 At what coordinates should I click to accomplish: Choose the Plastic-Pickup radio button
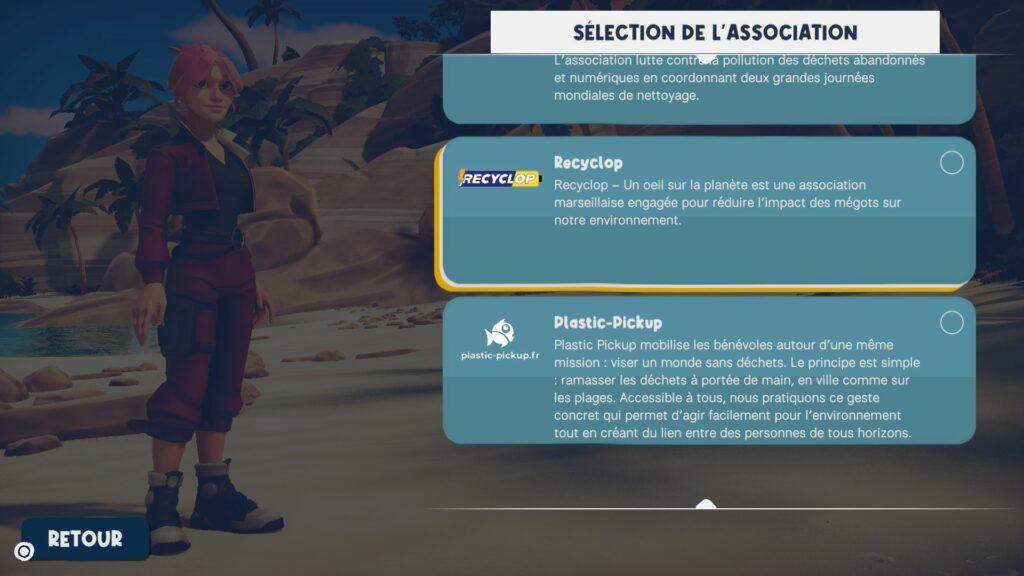[x=952, y=322]
